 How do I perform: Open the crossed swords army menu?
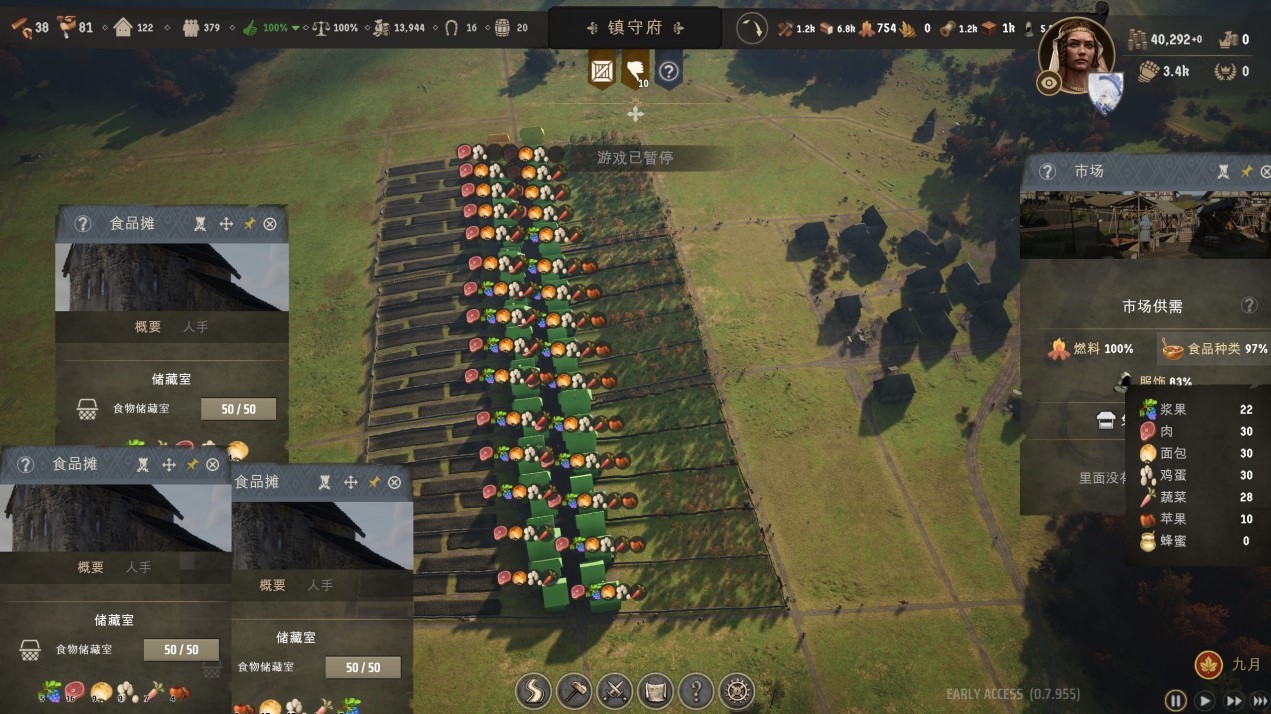coord(614,690)
